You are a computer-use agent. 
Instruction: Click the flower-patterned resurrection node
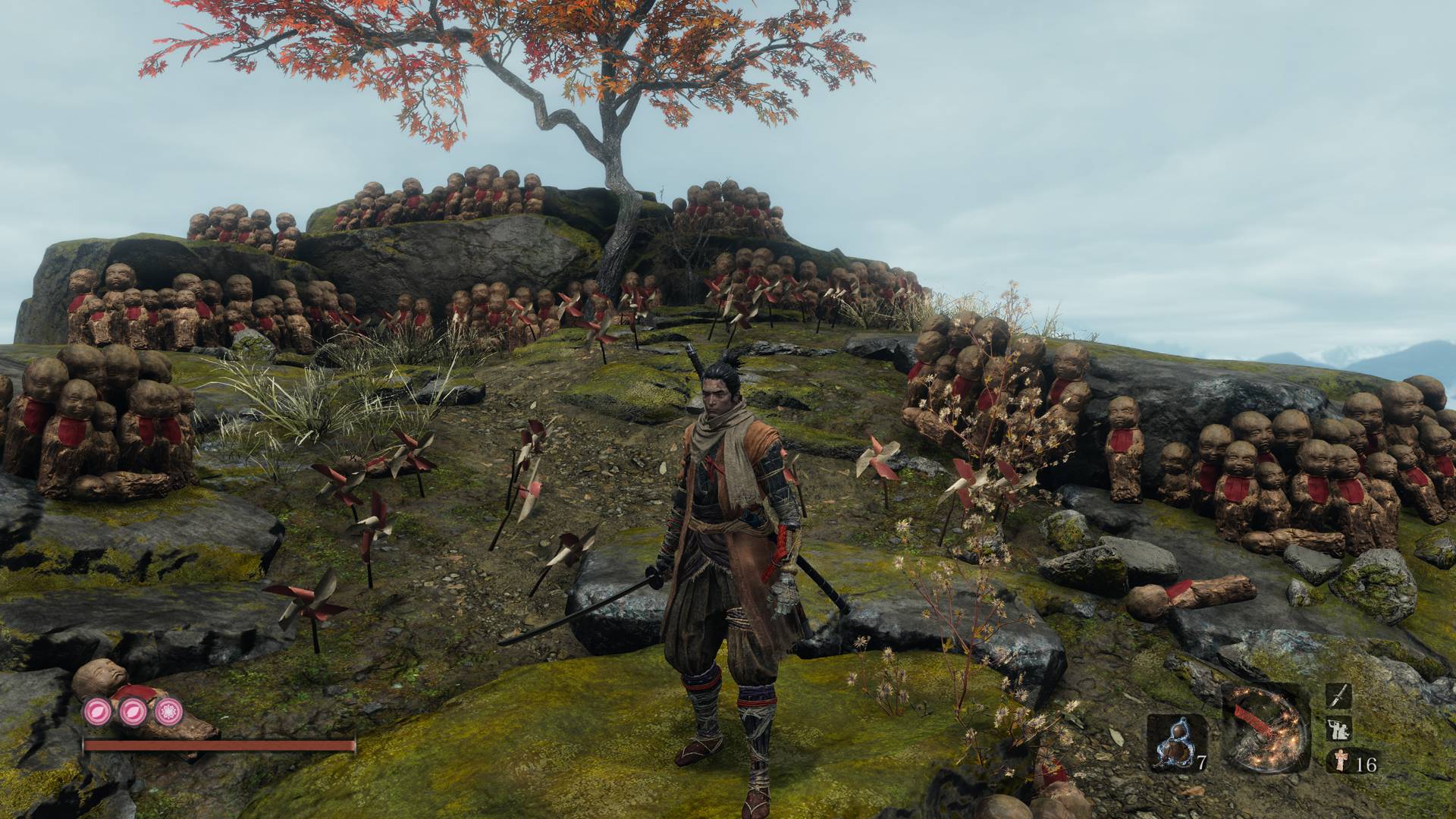(168, 712)
